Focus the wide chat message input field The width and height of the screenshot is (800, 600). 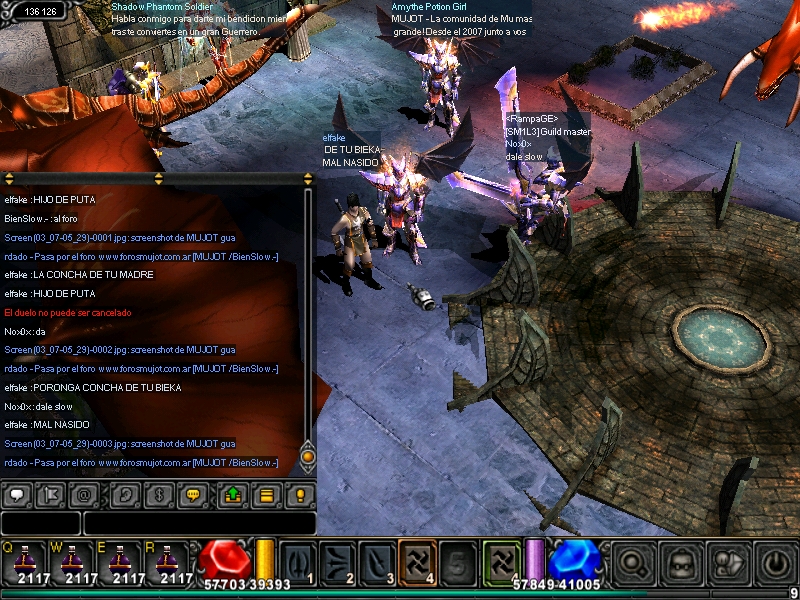[x=199, y=523]
